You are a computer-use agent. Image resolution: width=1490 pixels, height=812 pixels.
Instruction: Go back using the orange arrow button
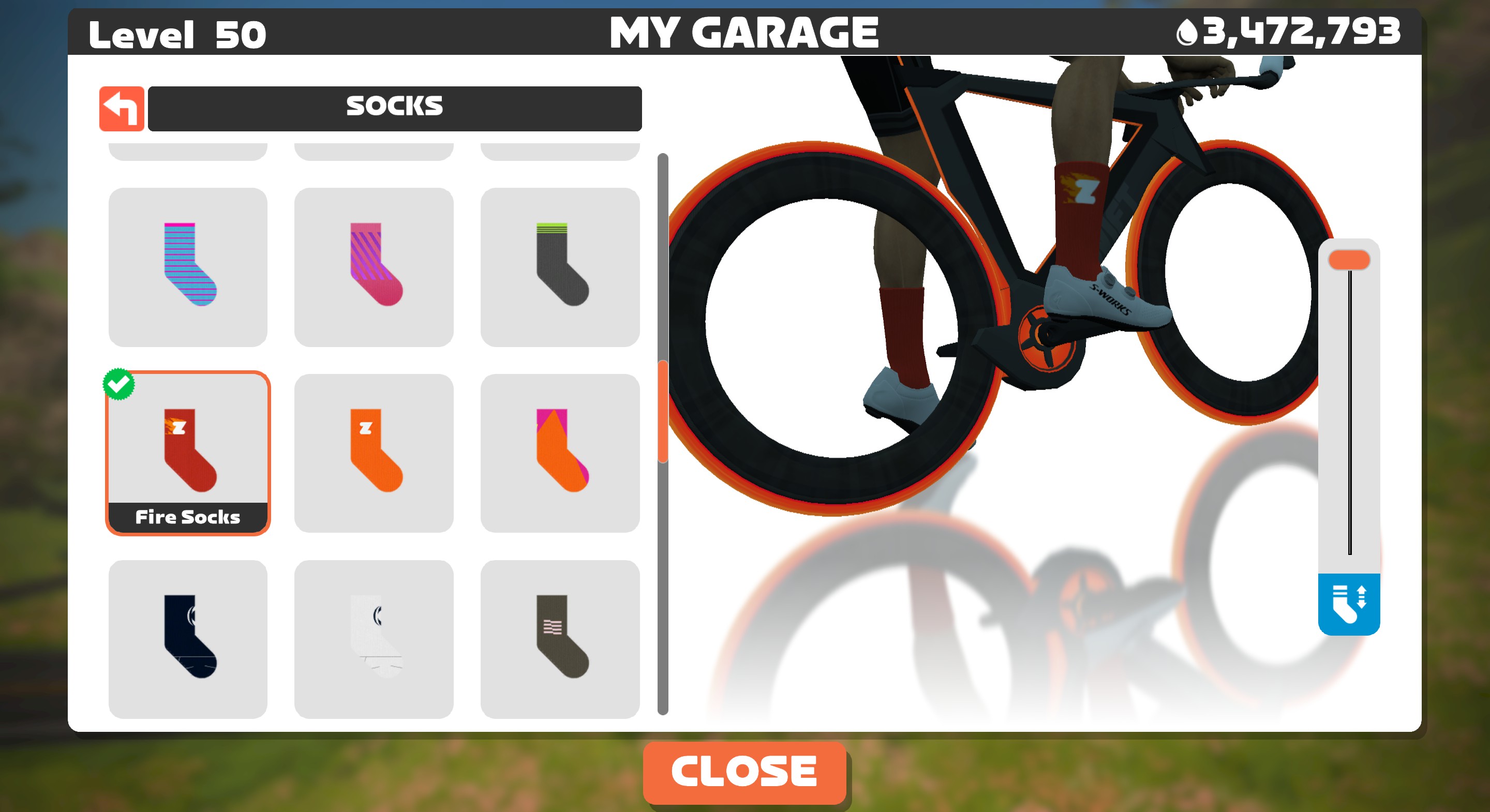pos(122,109)
